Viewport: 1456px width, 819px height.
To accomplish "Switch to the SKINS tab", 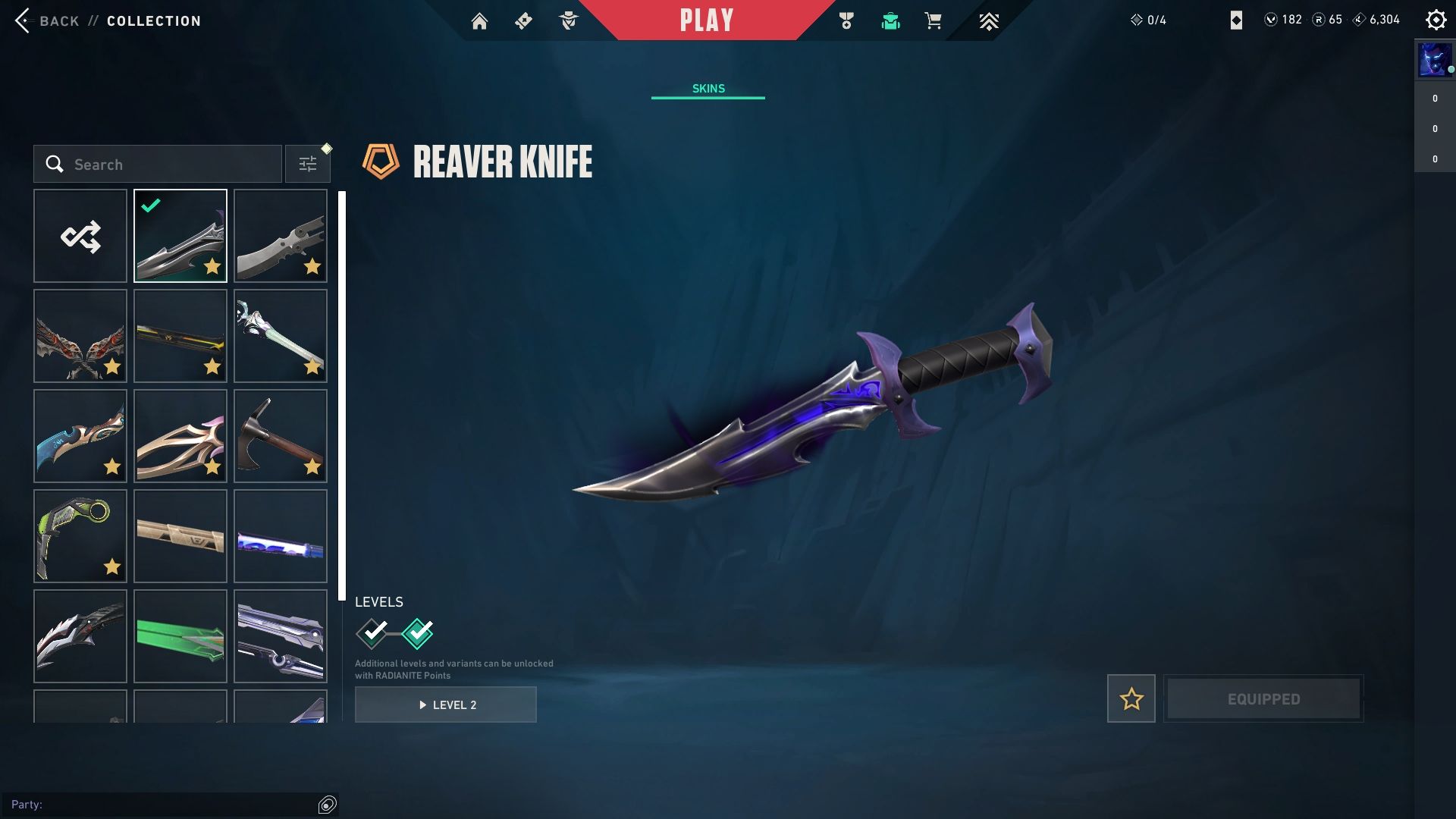I will point(708,89).
